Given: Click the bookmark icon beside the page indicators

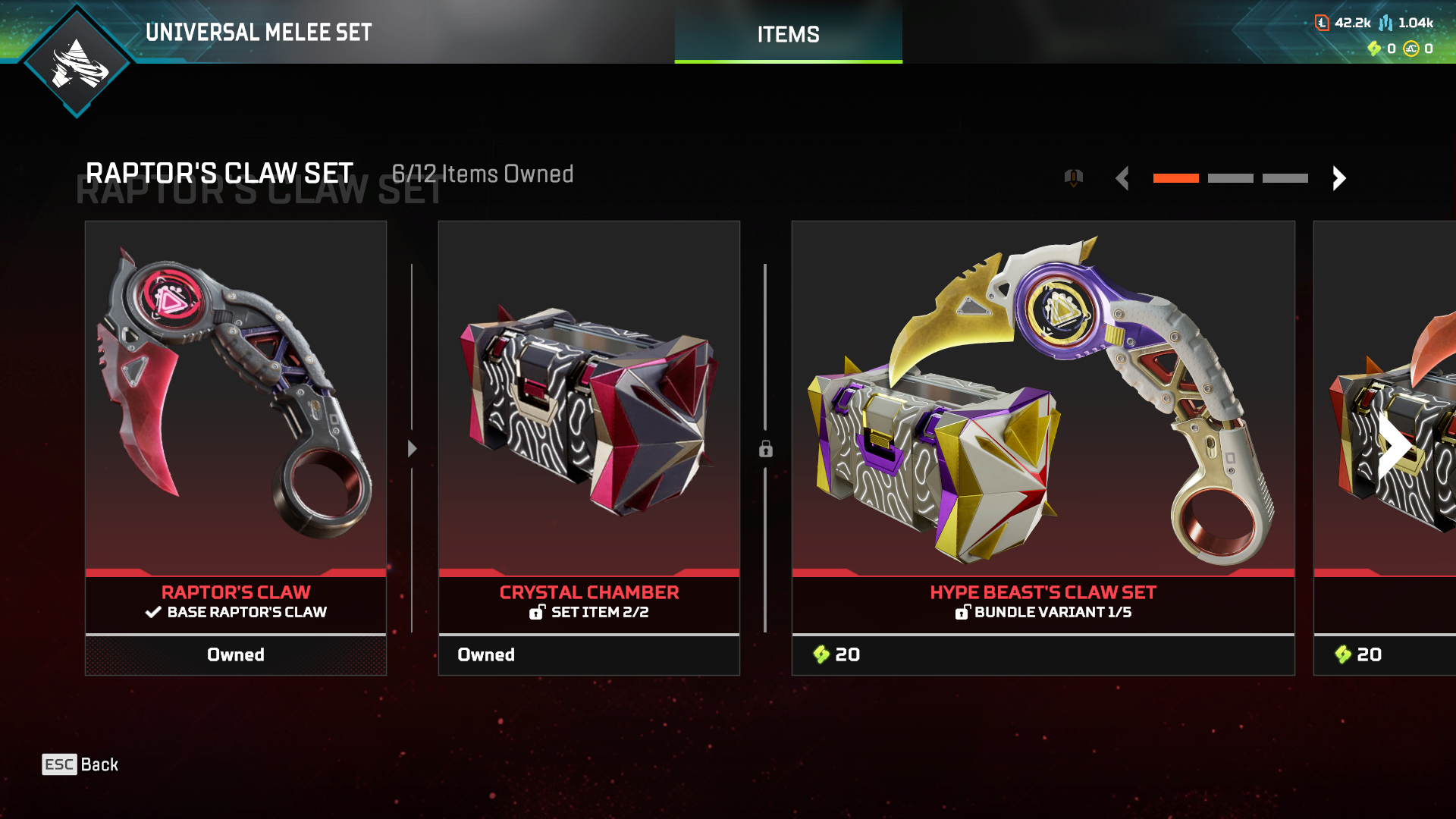Looking at the screenshot, I should tap(1073, 177).
